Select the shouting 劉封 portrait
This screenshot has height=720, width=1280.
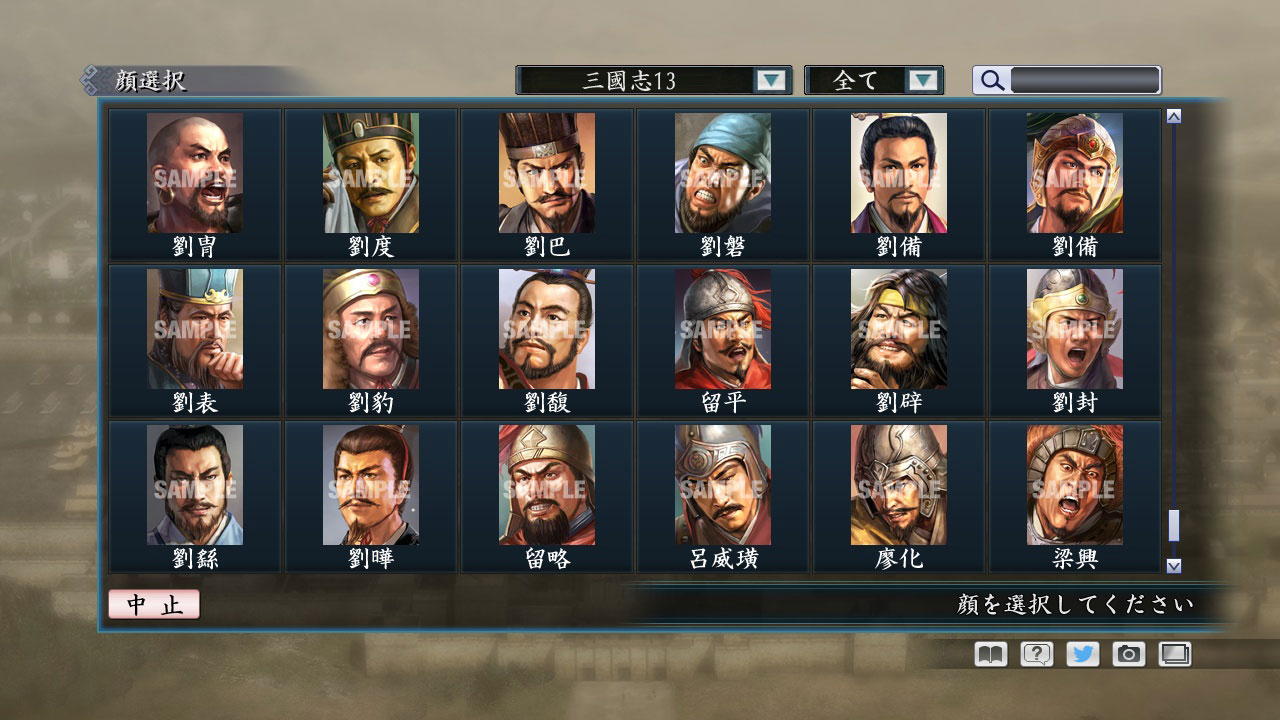1072,328
